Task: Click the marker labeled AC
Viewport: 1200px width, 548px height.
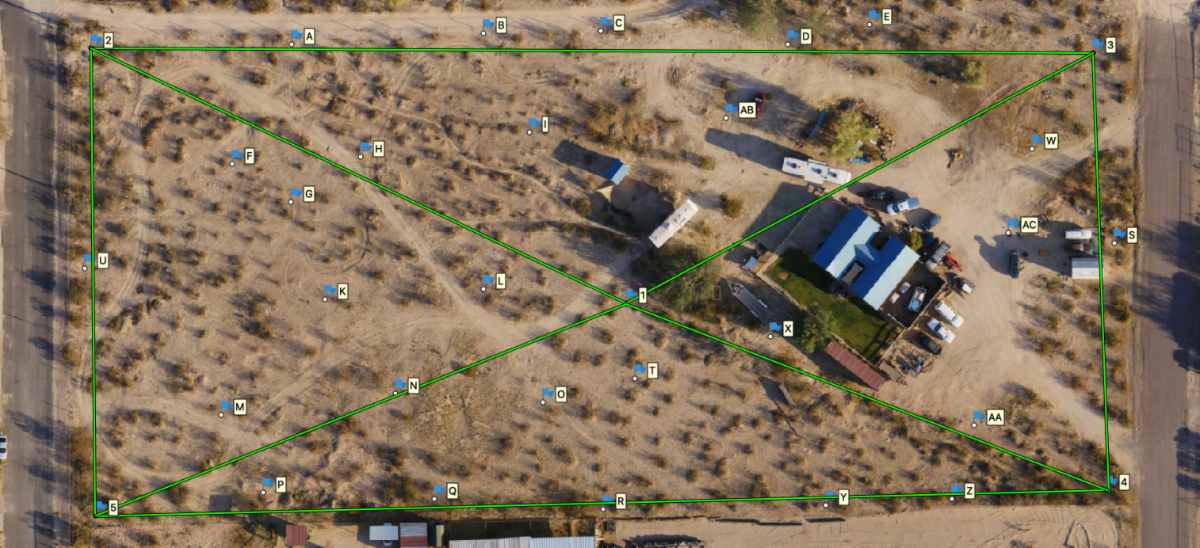Action: [1014, 226]
